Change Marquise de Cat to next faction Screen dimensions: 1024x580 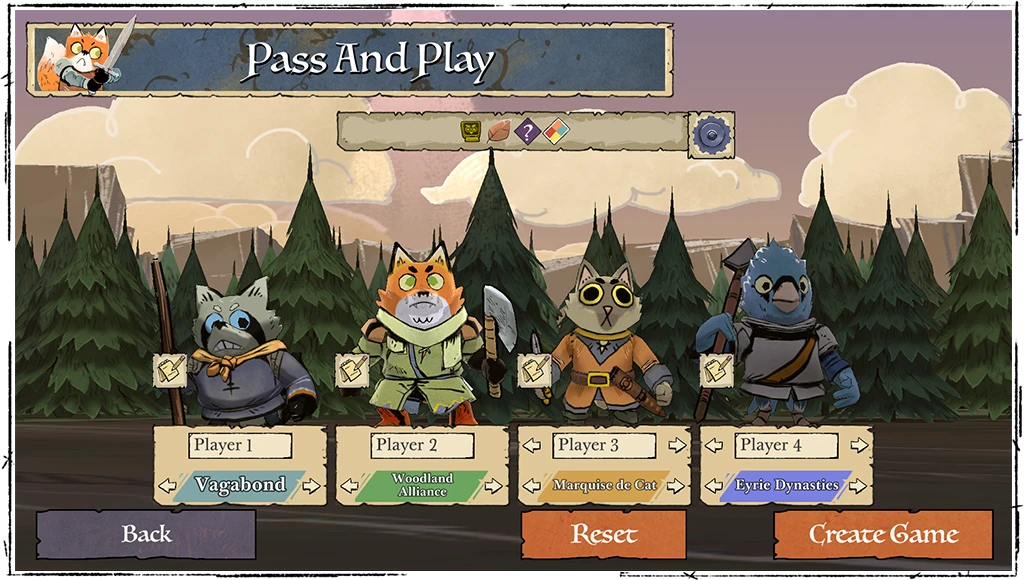676,486
